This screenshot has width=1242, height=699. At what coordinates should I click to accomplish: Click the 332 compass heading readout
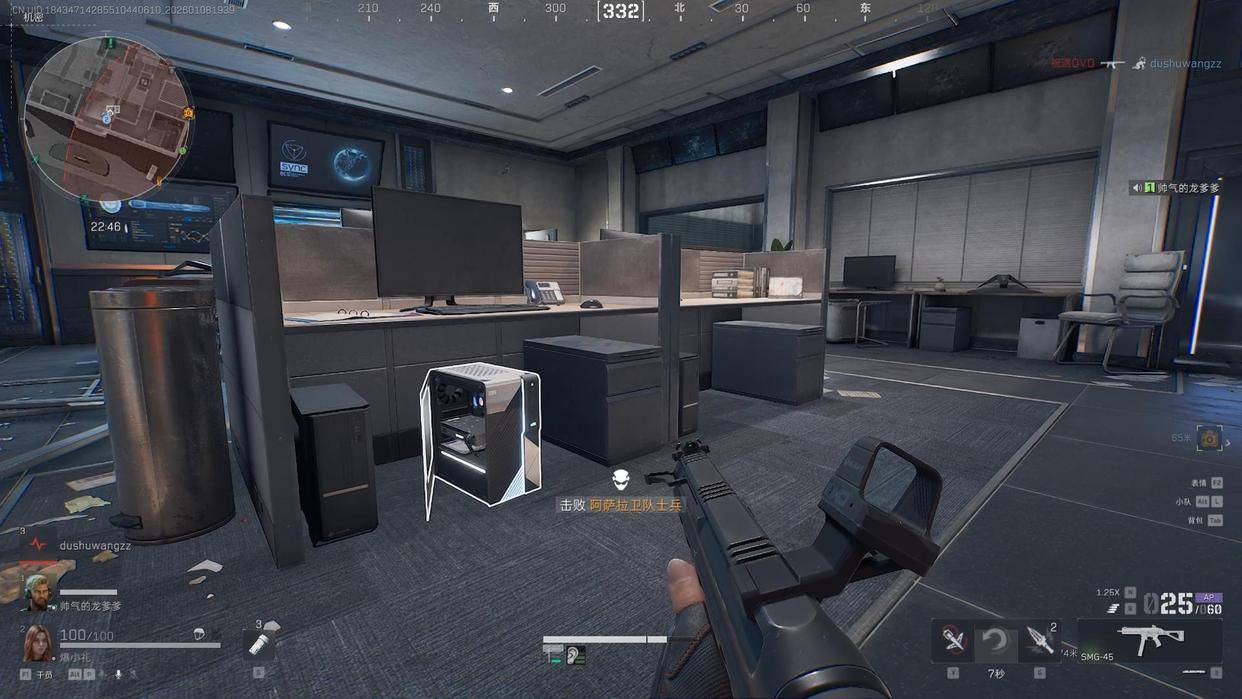click(x=621, y=11)
